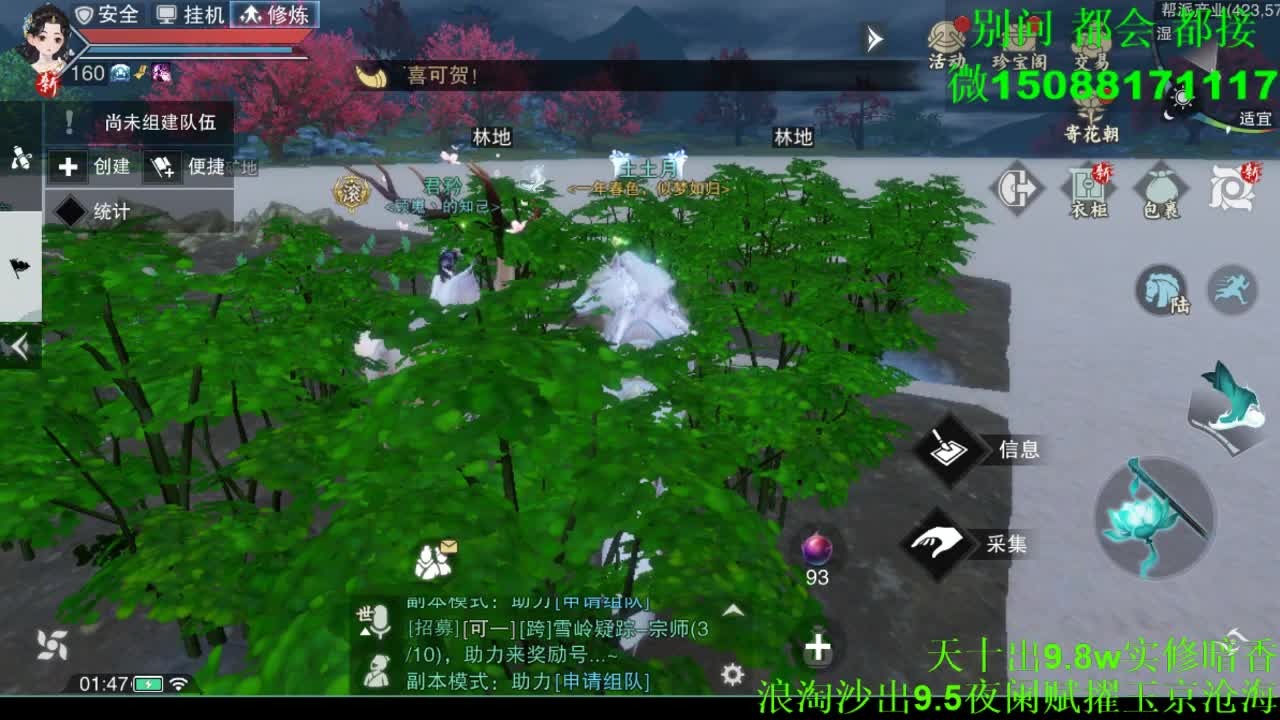
Task: Select the 安全 menu item
Action: pos(105,15)
